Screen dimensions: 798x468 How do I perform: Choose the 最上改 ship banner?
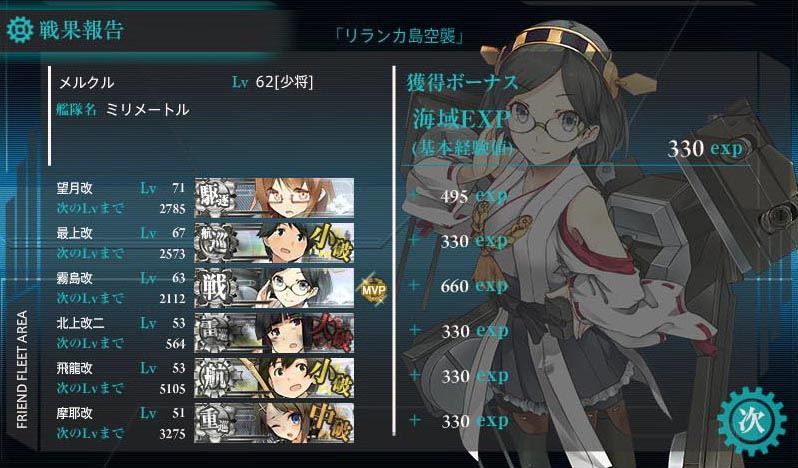pos(274,241)
